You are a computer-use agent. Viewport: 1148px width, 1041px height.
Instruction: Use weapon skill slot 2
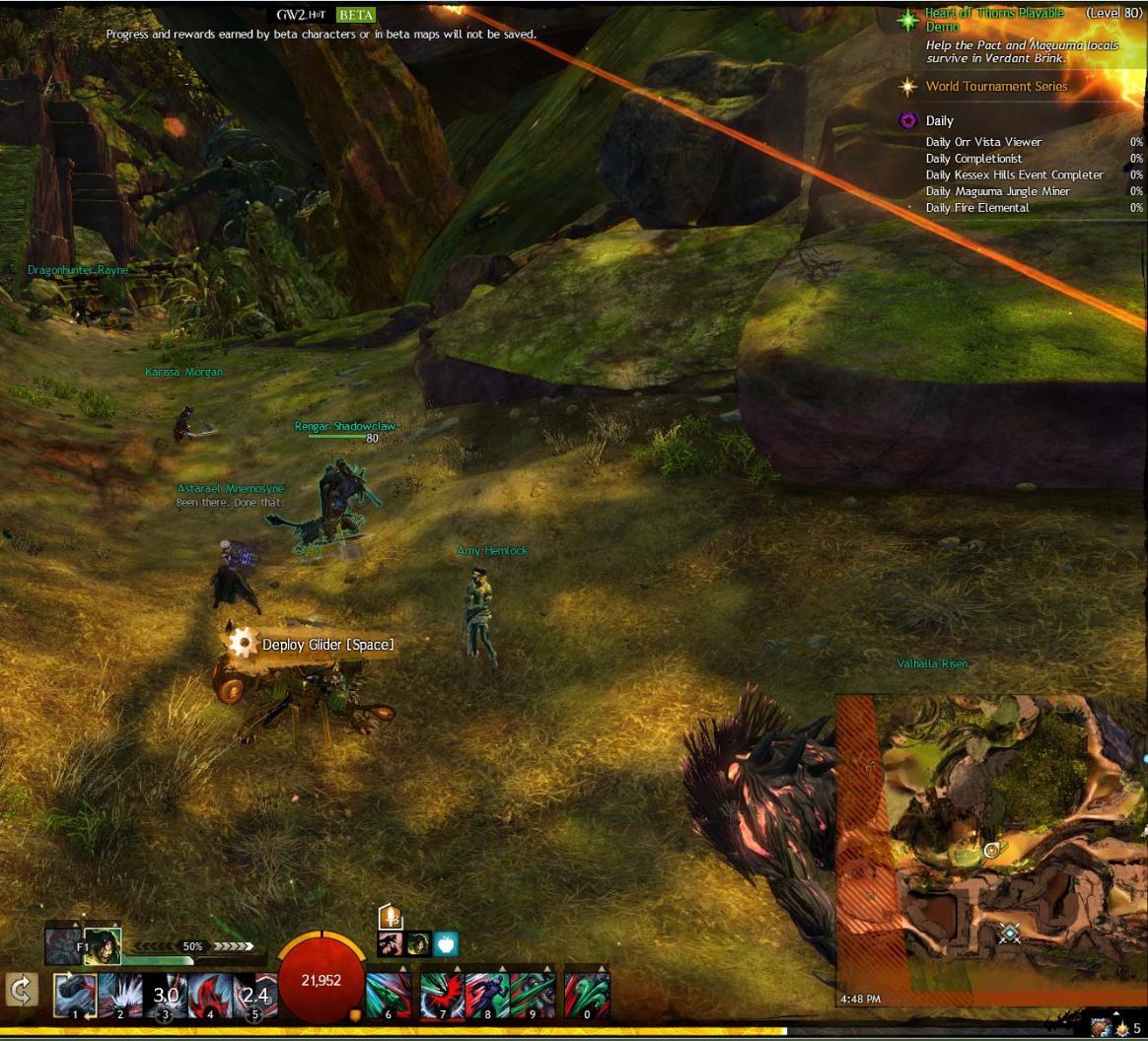pyautogui.click(x=120, y=996)
